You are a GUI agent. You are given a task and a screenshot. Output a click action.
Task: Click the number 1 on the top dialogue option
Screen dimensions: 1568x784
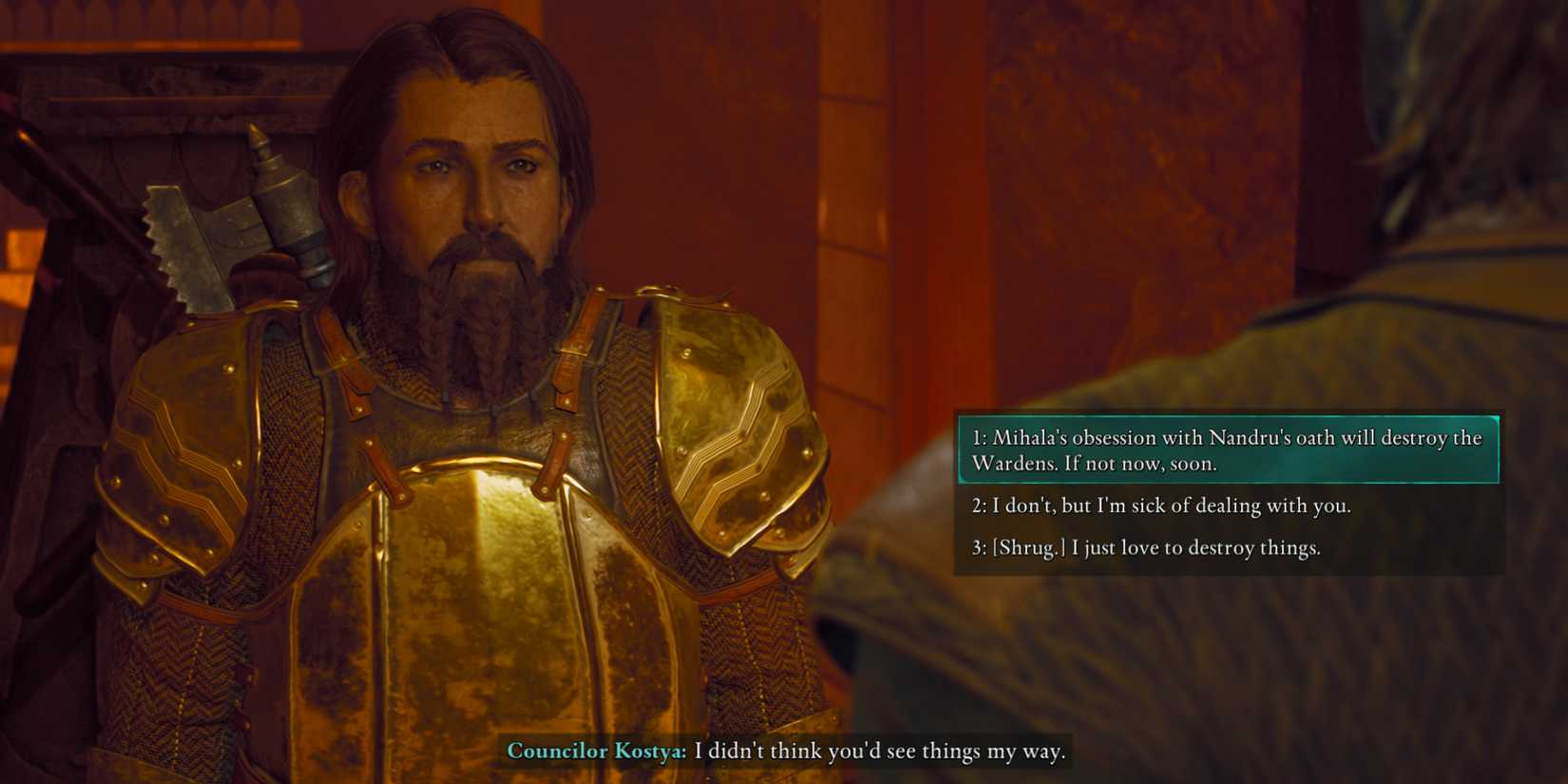point(982,438)
